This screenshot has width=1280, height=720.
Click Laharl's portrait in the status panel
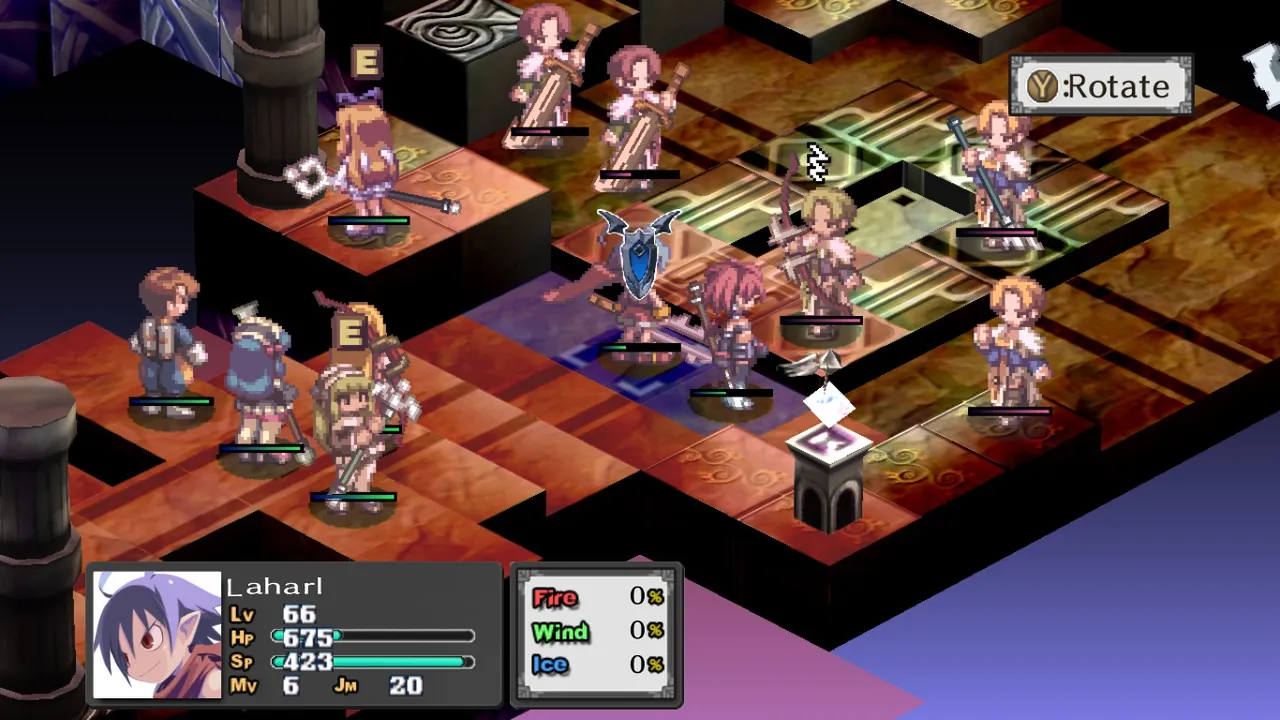(157, 635)
